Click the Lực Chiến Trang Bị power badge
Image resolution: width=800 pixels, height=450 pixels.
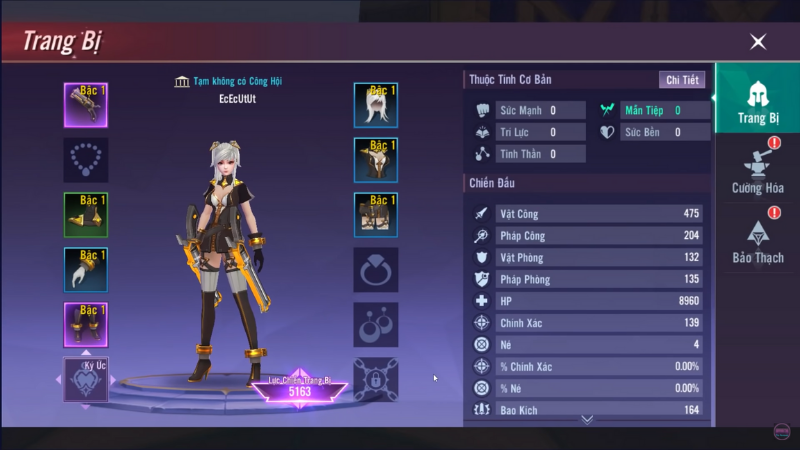coord(299,388)
